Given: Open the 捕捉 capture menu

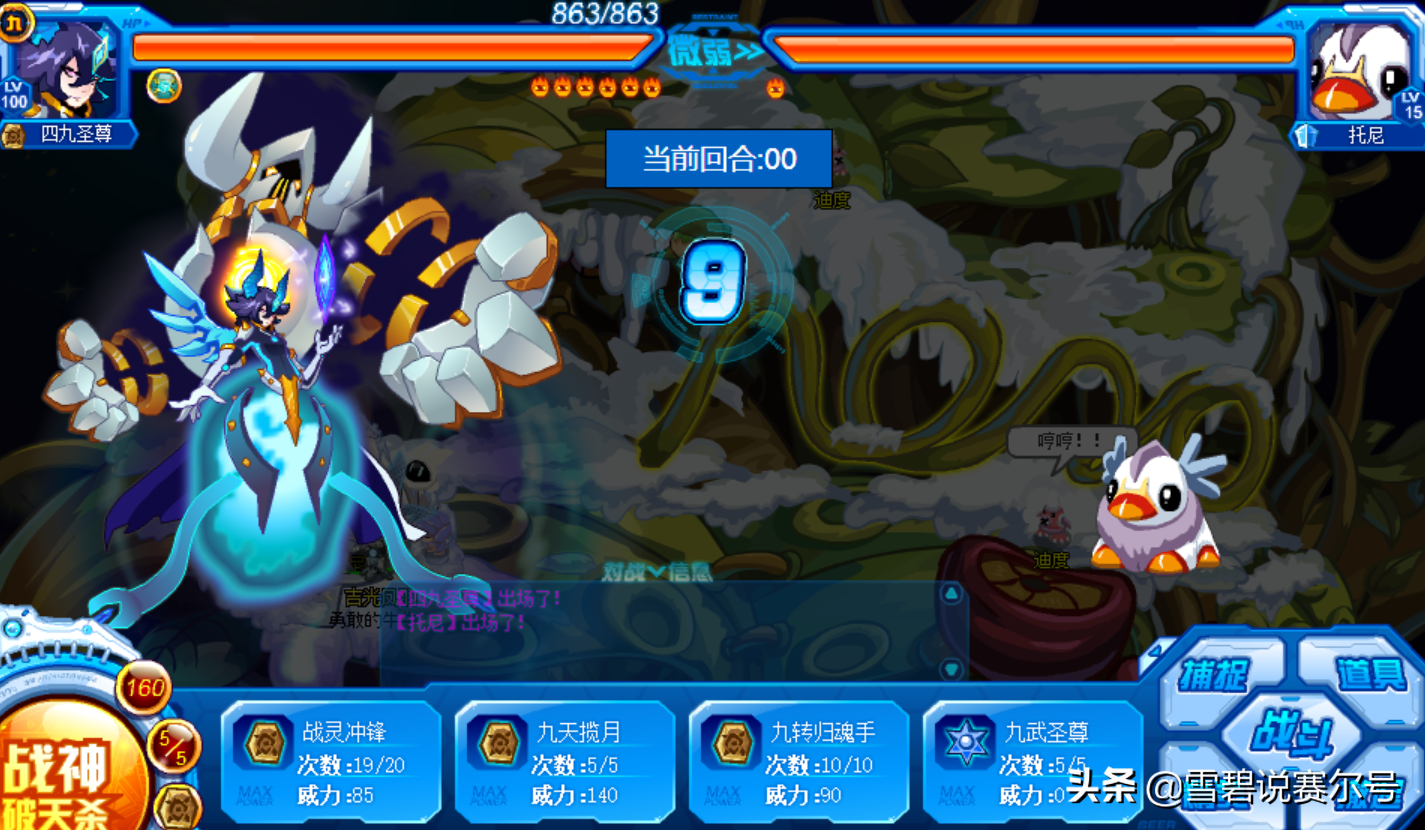Looking at the screenshot, I should click(x=1213, y=675).
